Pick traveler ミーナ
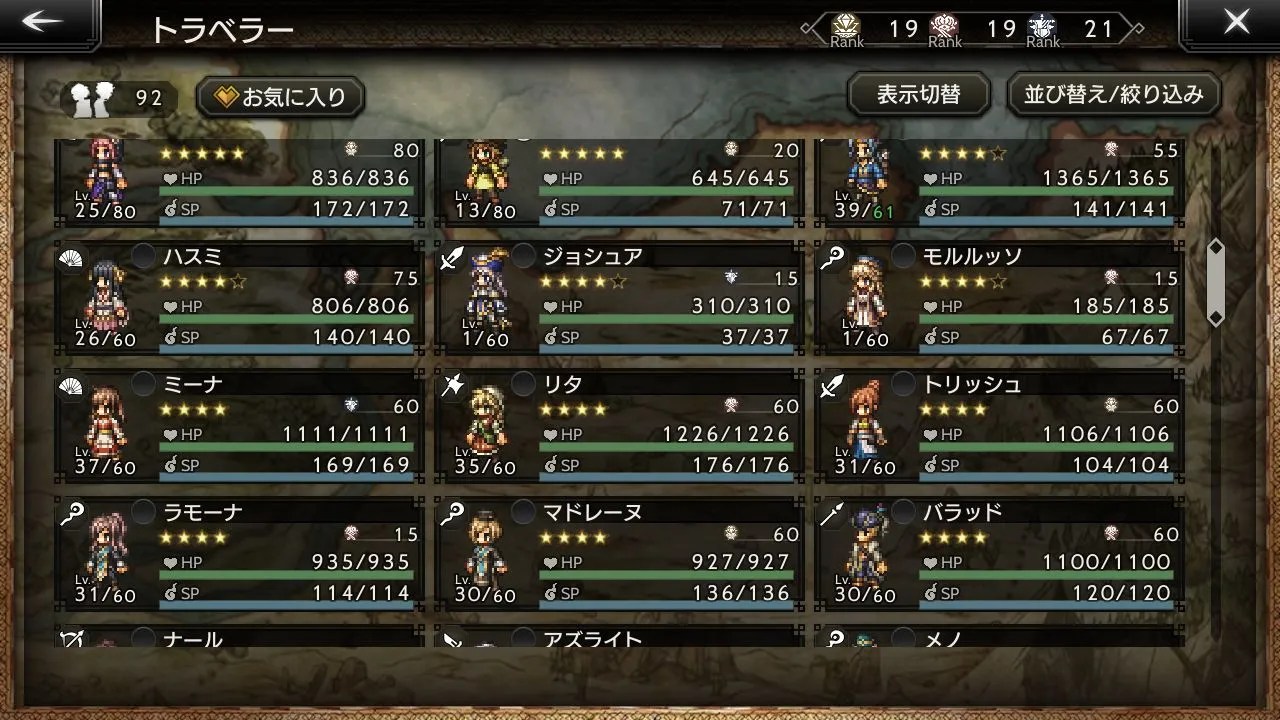Screen dimensions: 1280x720 tap(238, 425)
